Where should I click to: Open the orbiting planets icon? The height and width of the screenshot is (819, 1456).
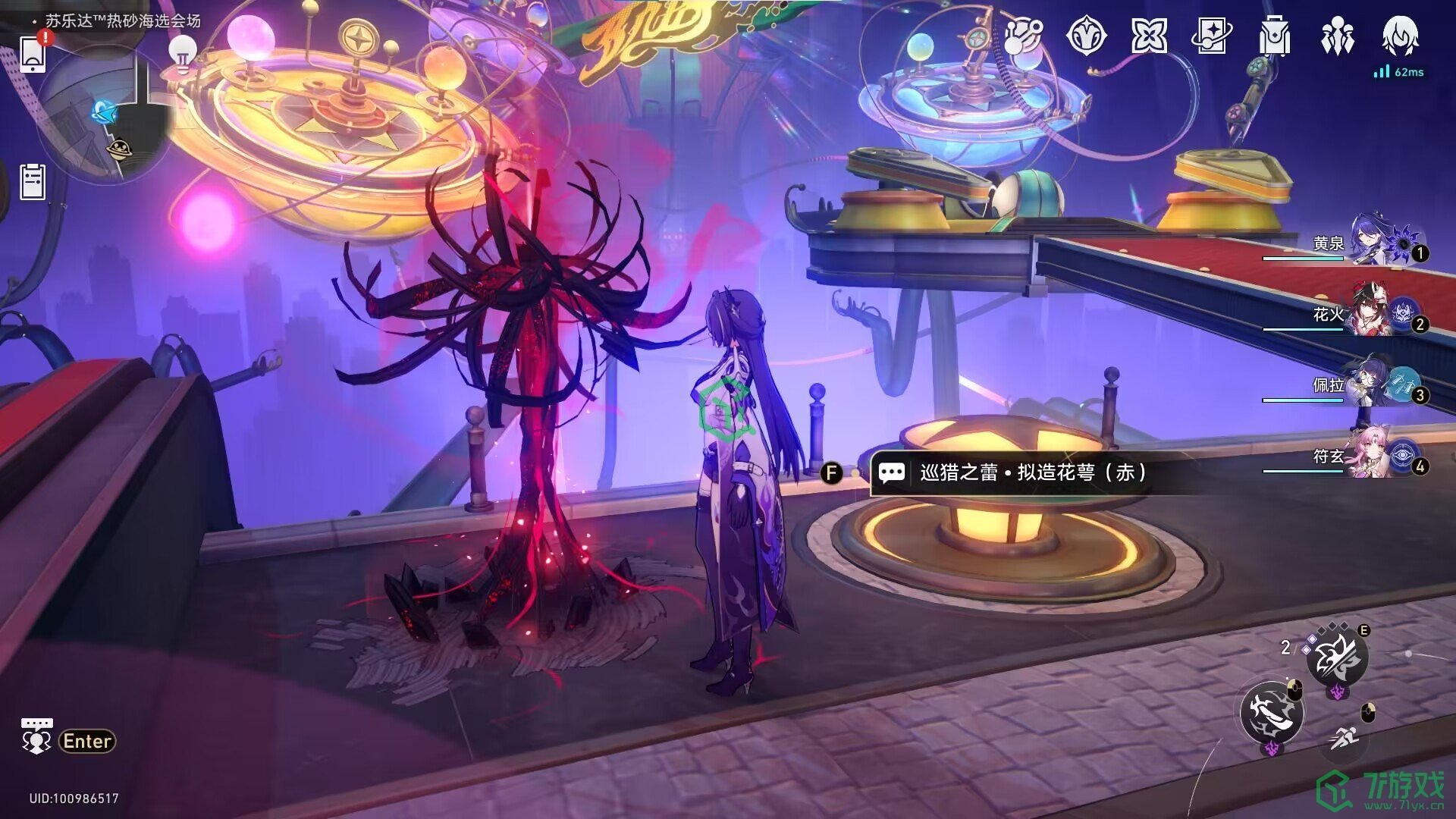click(x=1023, y=36)
